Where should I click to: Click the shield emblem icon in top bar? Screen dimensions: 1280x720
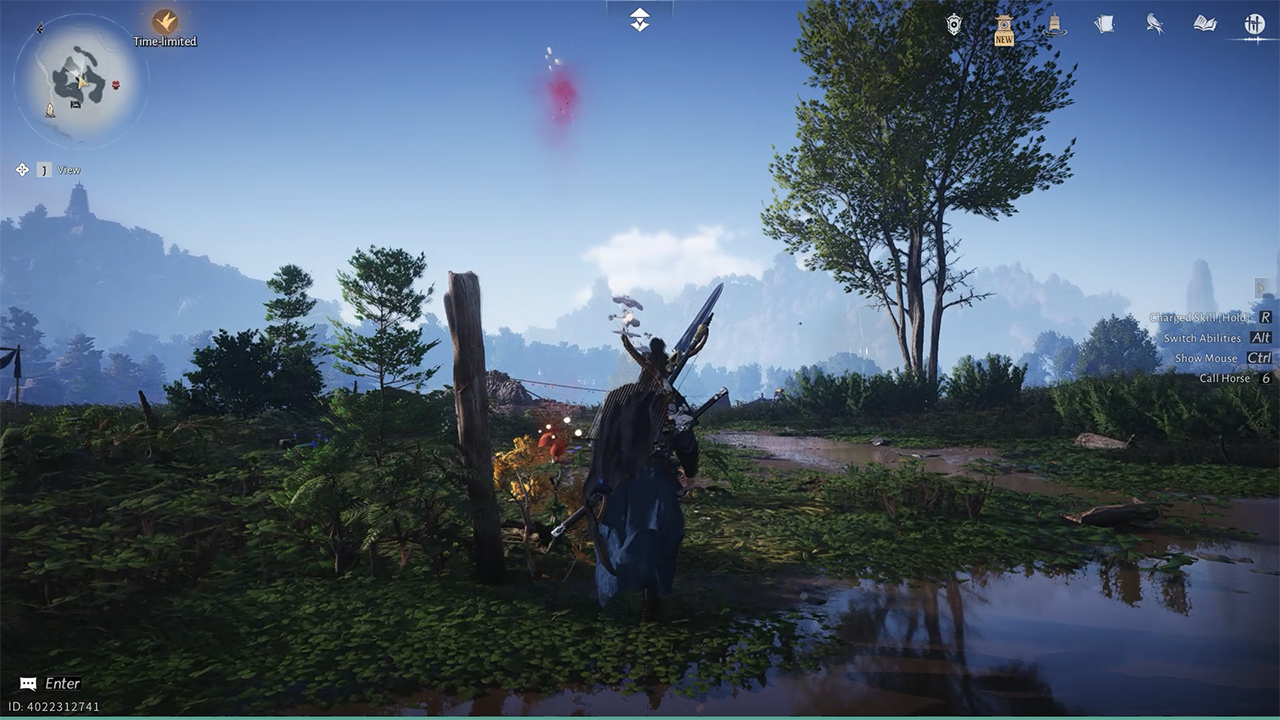(954, 25)
